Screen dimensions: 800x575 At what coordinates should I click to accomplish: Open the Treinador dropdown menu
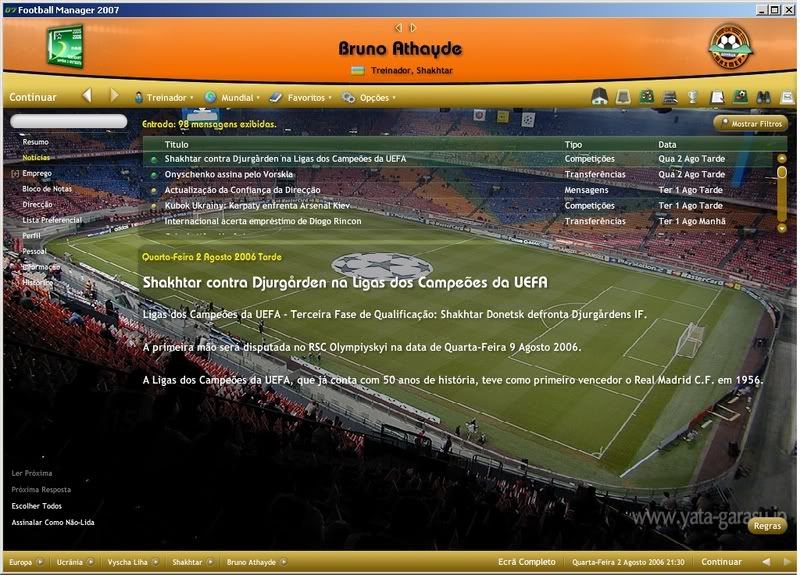[x=166, y=98]
